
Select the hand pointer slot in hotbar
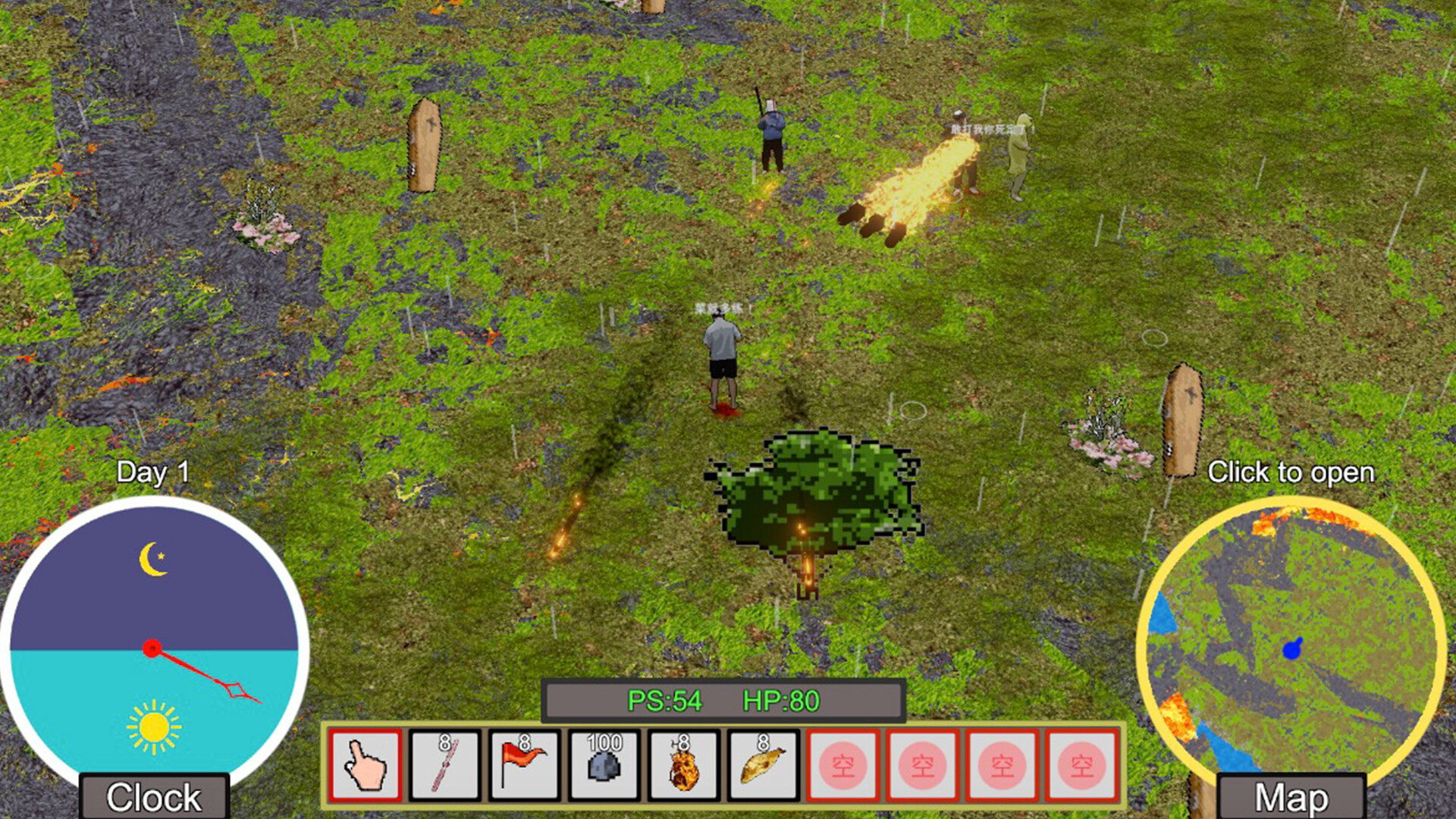pos(368,766)
